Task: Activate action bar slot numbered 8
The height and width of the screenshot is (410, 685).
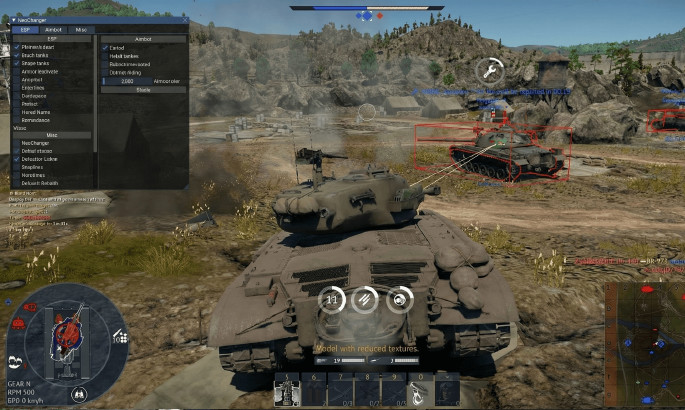Action: [368, 390]
